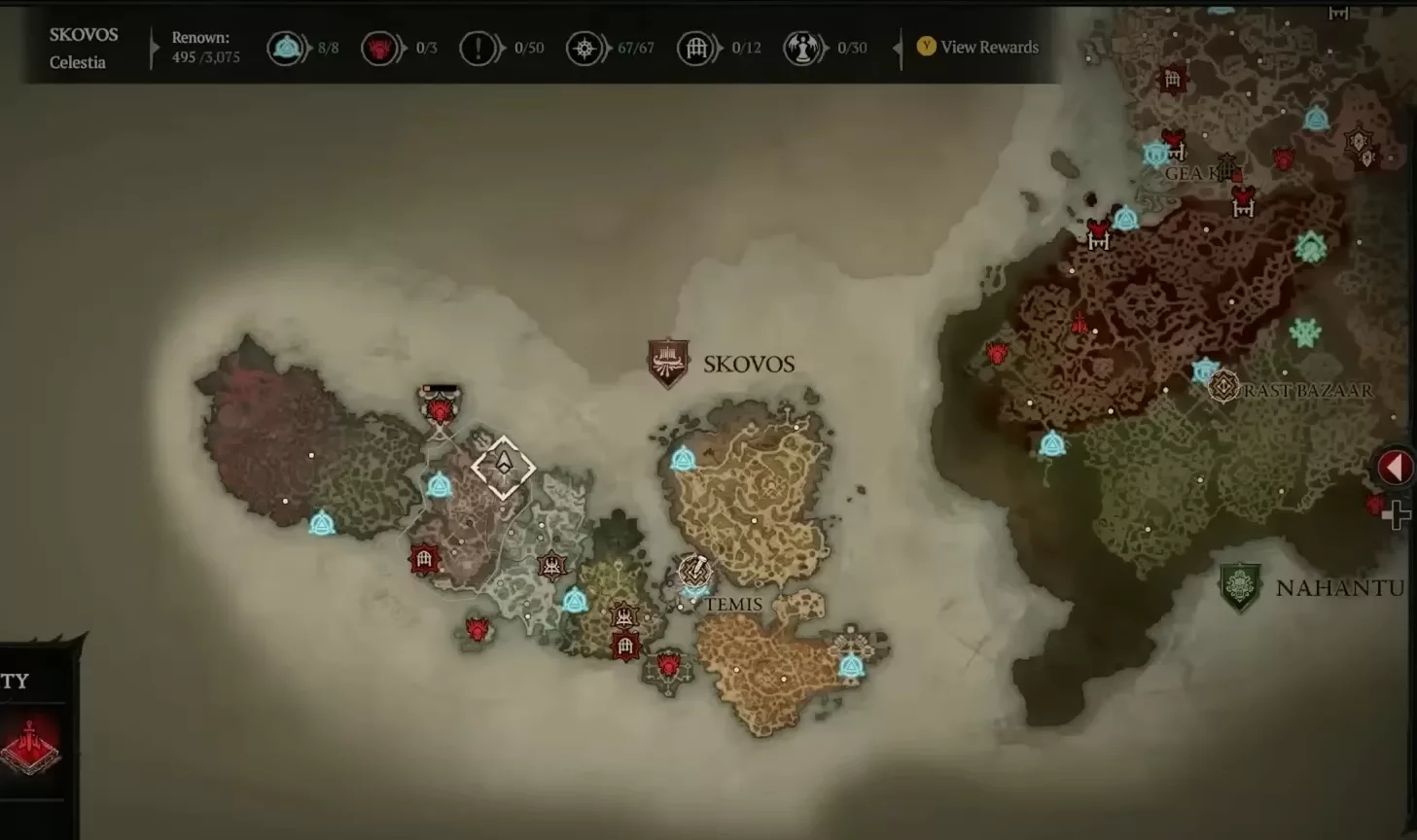Select the stronghold marker with progress bar
The image size is (1417, 840).
tap(440, 407)
